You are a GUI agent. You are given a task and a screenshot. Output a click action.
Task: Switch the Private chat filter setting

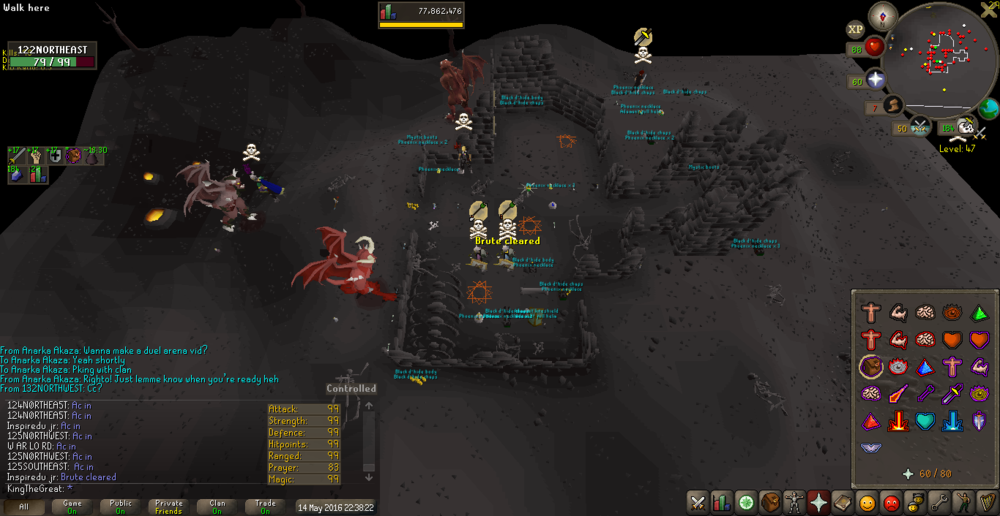(x=168, y=507)
